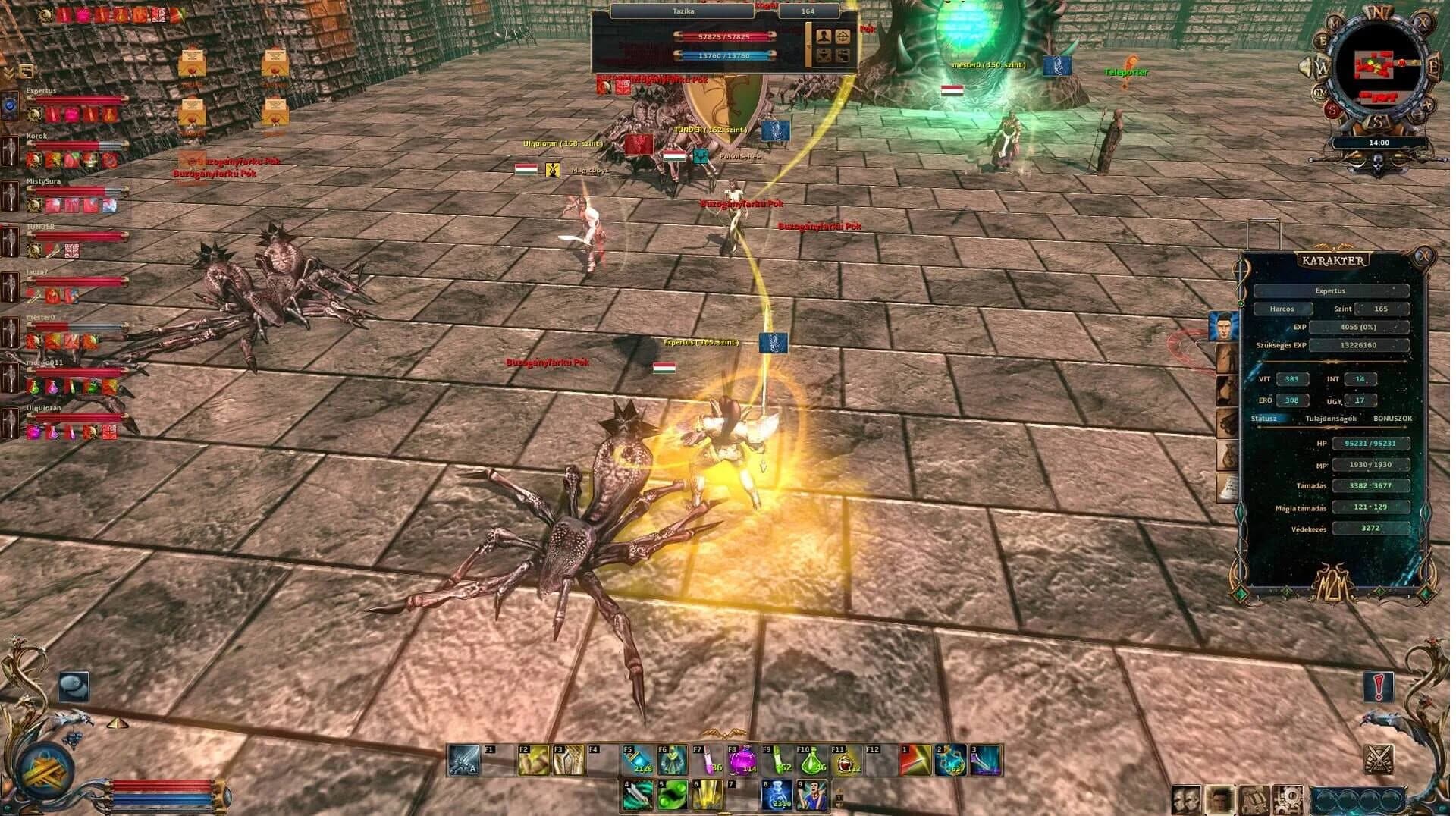Open the BONUSZOK tab in the Karakter panel

1393,419
